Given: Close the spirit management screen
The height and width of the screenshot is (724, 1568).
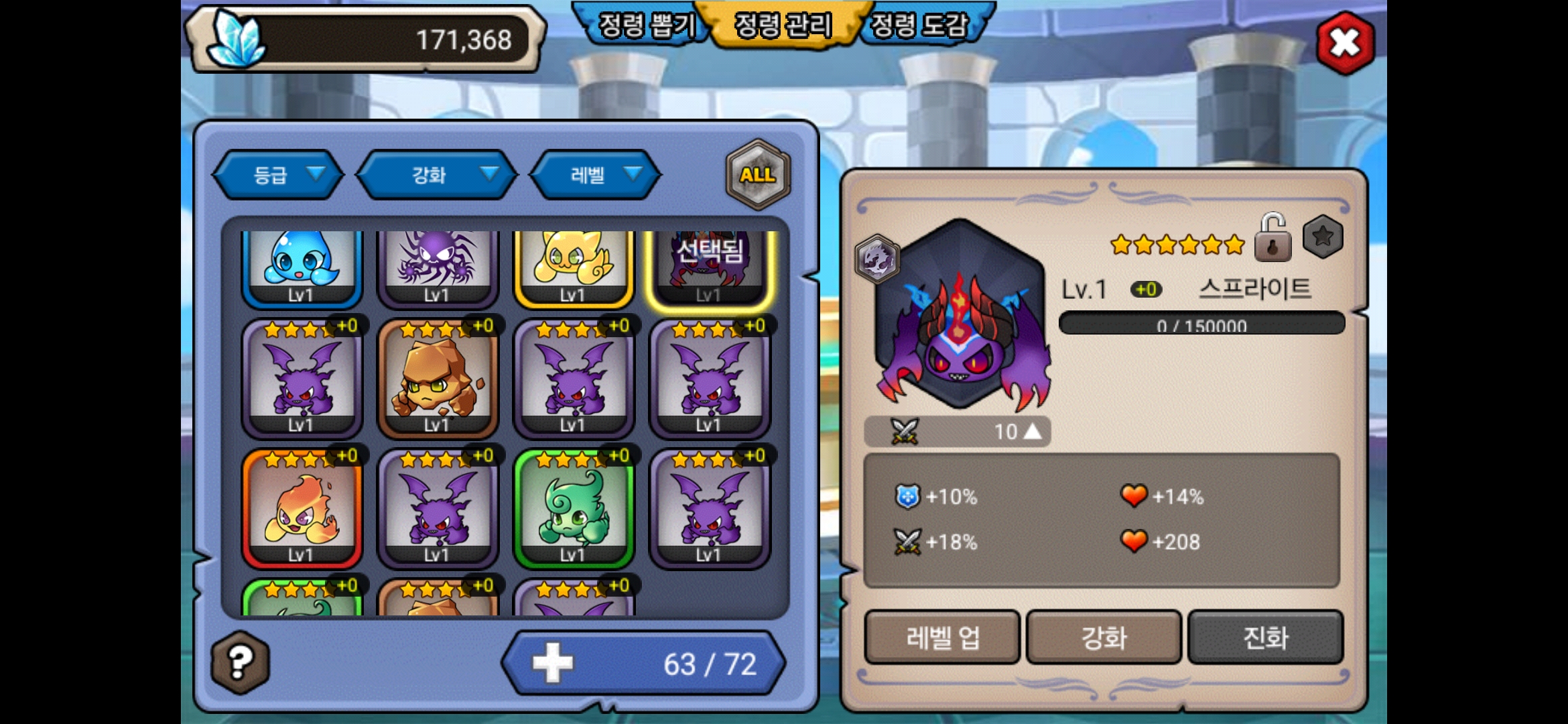Looking at the screenshot, I should point(1345,43).
